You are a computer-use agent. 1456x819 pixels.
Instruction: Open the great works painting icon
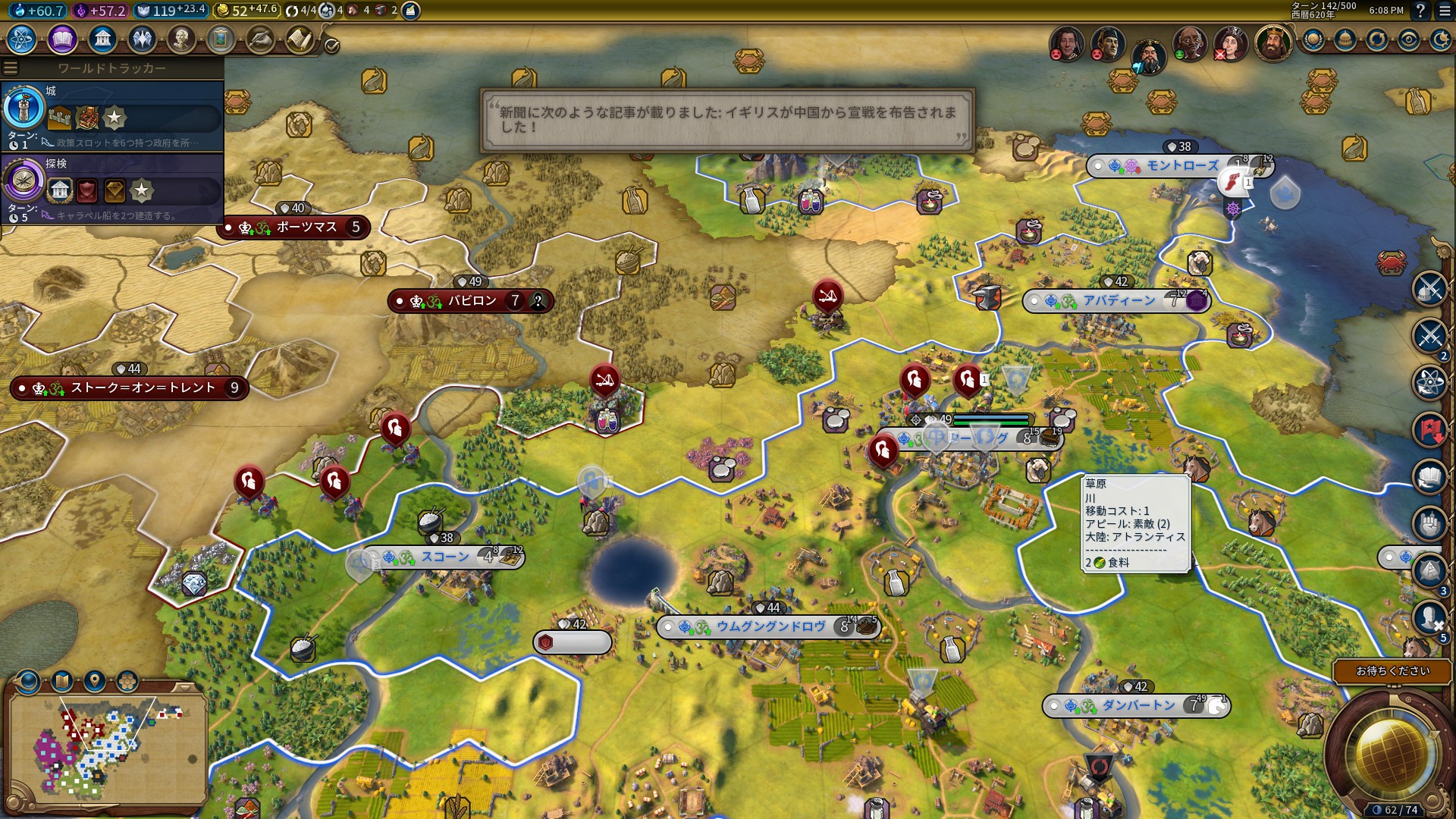click(x=221, y=39)
